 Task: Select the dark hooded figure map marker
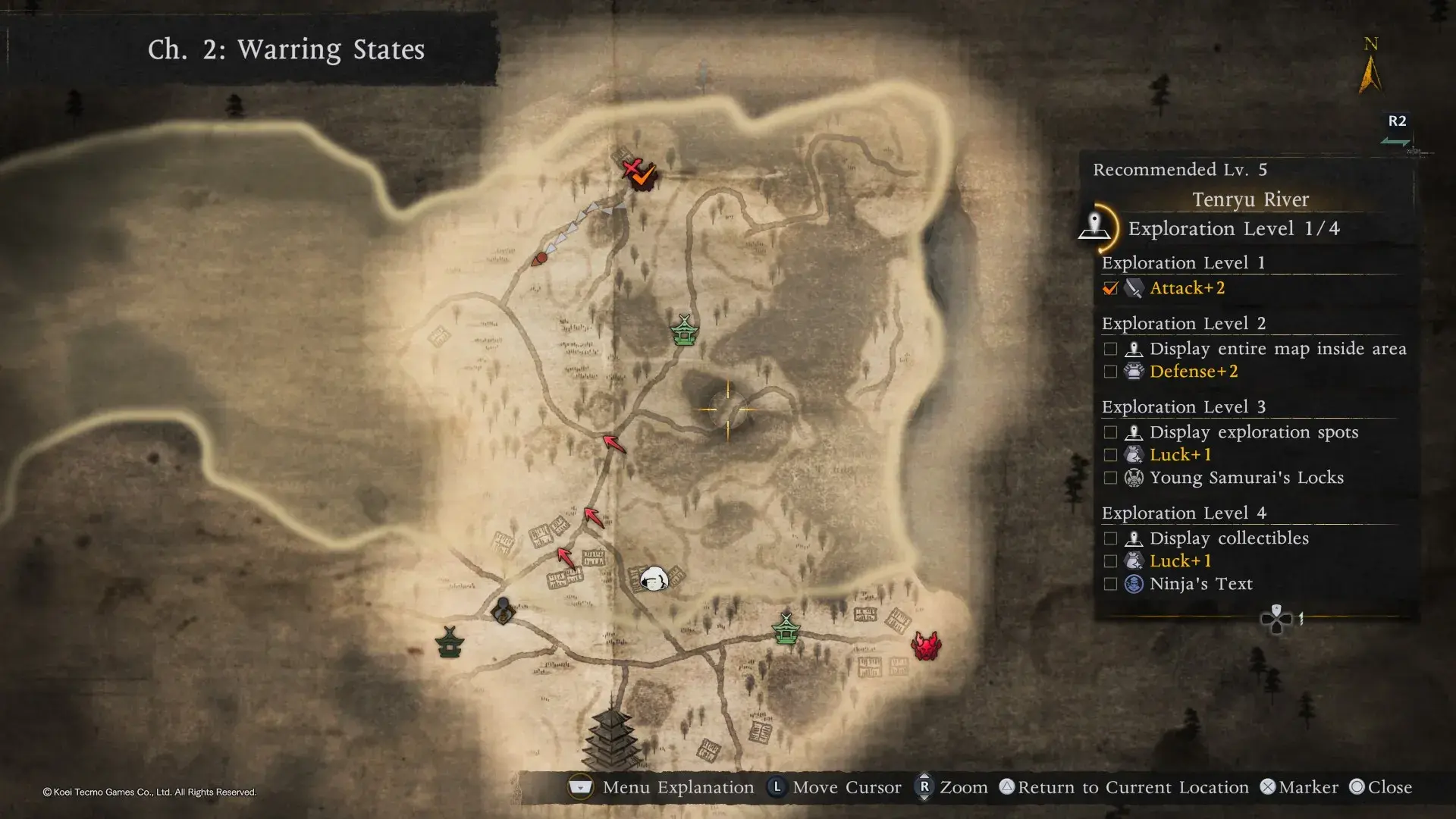503,610
